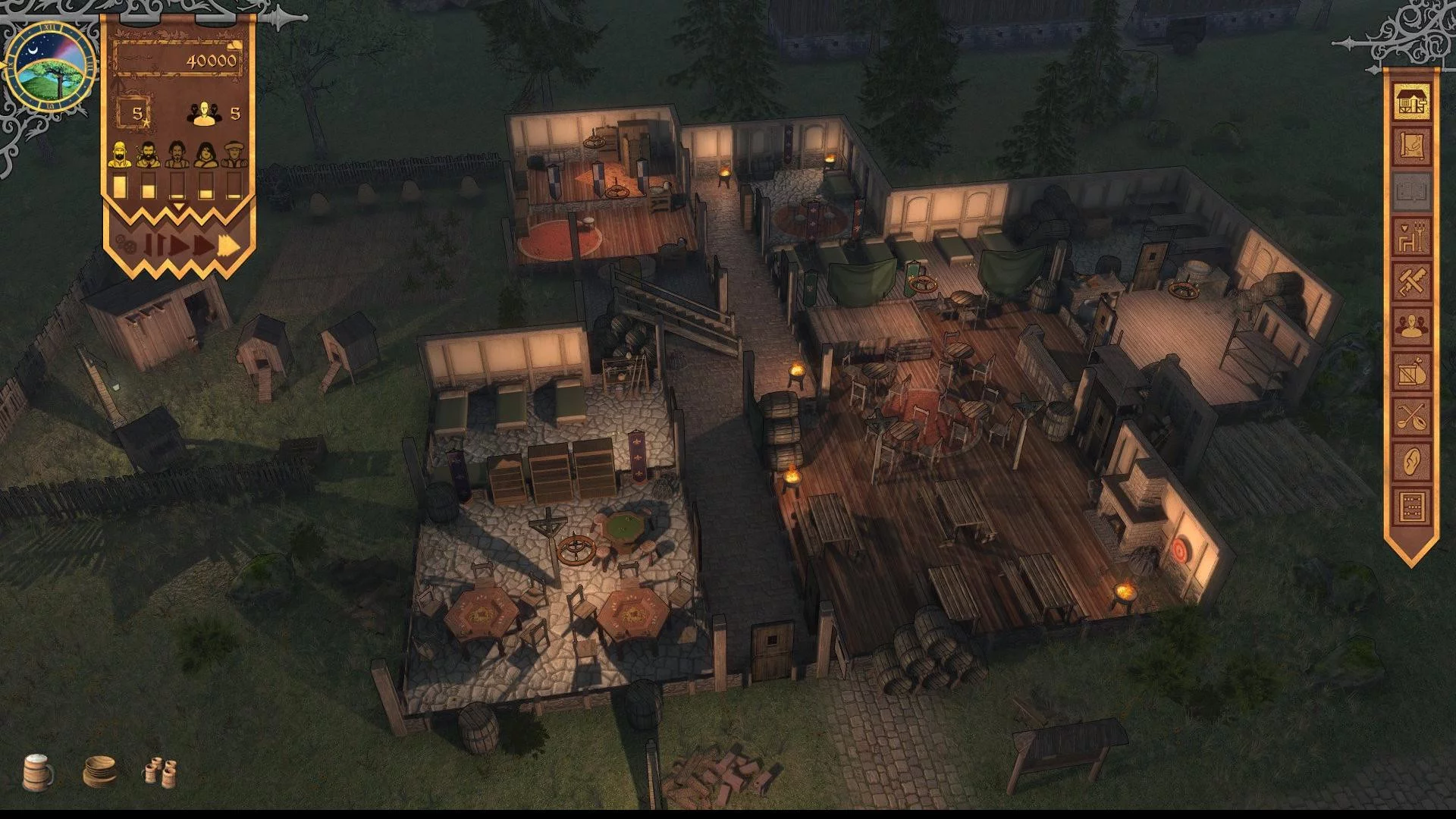Open the ear rumors menu
1456x819 pixels.
(1411, 461)
